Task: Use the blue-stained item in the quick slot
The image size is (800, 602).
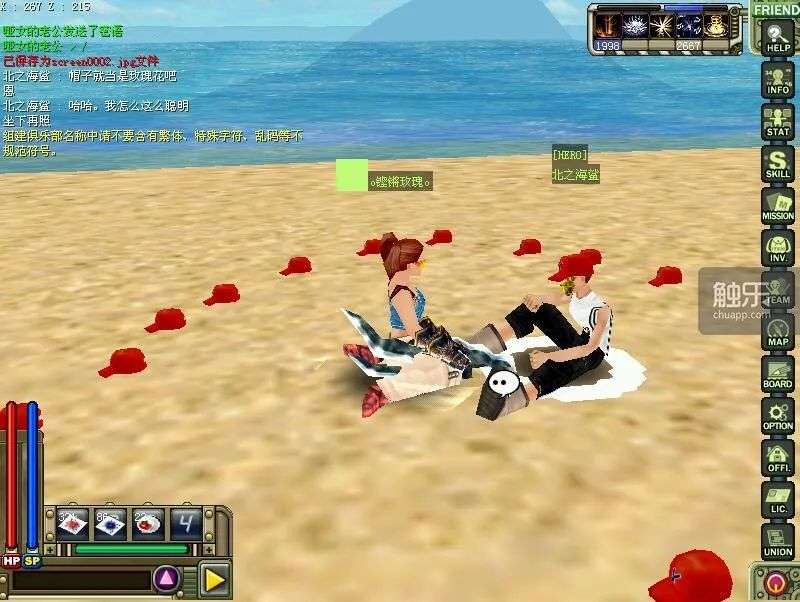Action: tap(110, 523)
